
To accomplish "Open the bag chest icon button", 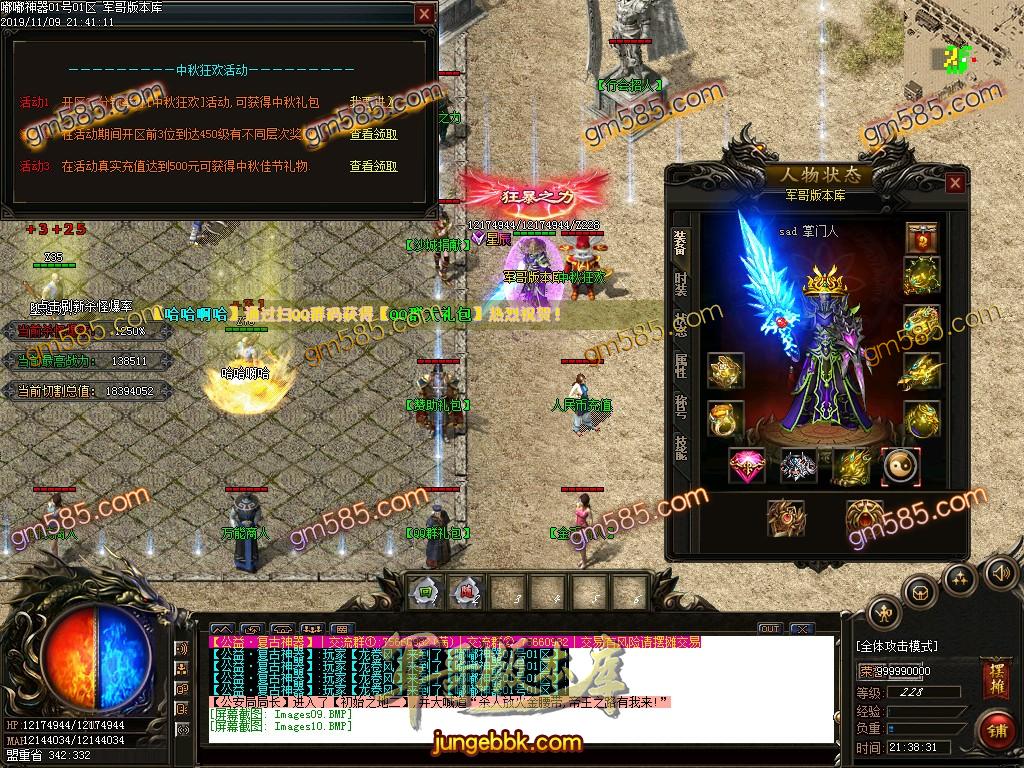I will tap(919, 591).
